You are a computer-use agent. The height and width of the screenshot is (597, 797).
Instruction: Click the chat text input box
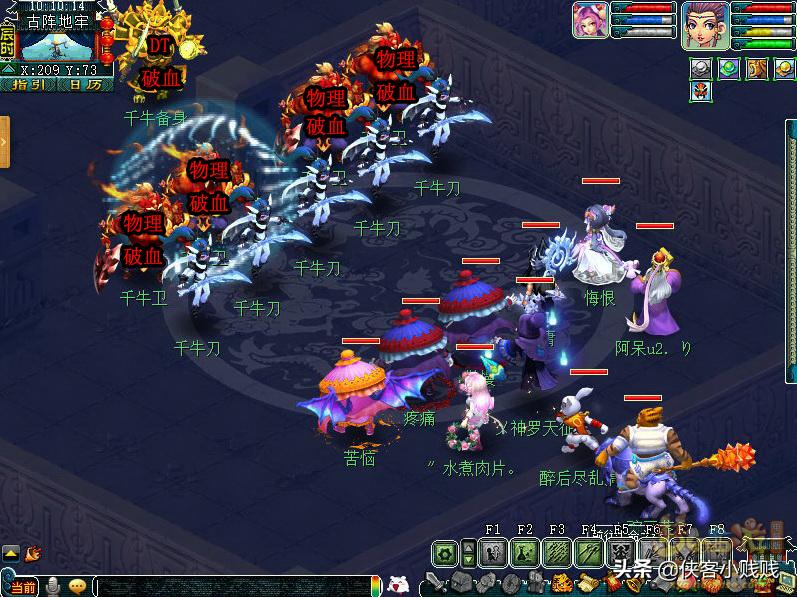click(x=232, y=586)
